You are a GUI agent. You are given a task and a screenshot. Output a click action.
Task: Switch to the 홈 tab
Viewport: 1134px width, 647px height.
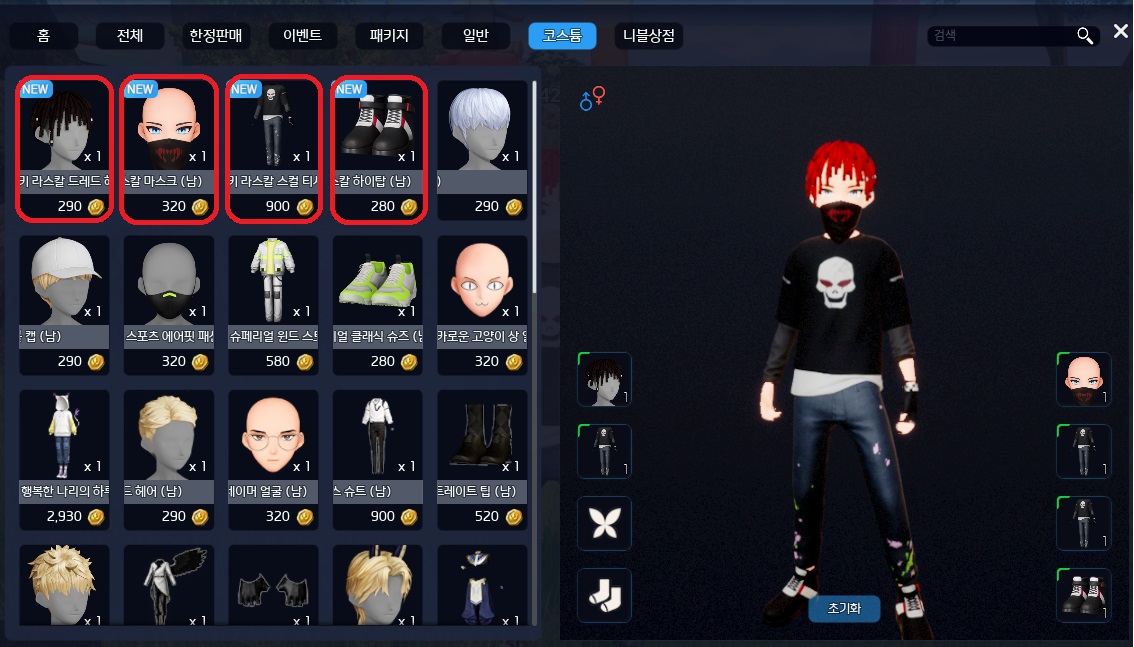(x=44, y=37)
